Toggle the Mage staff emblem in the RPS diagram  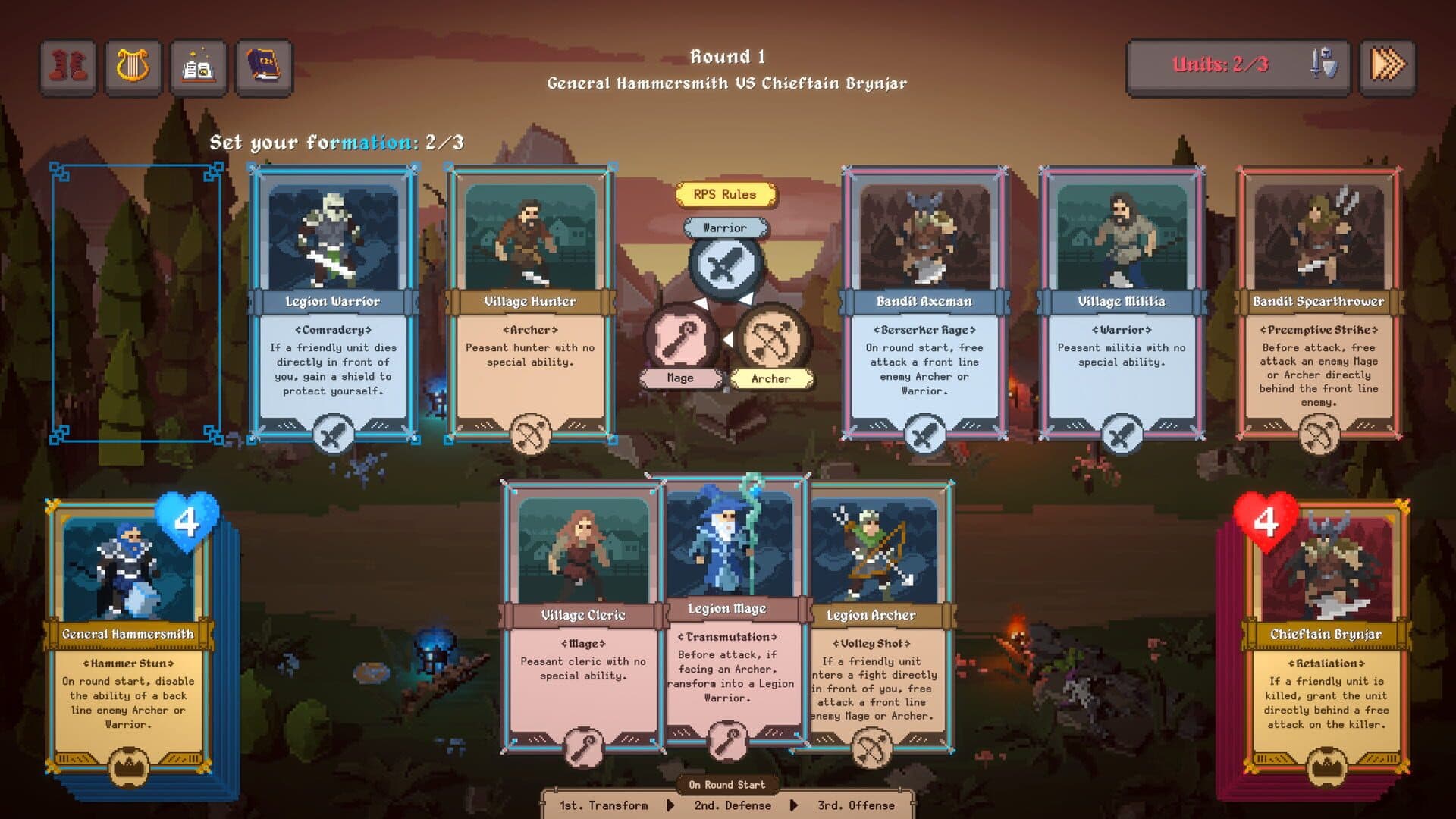click(x=681, y=343)
